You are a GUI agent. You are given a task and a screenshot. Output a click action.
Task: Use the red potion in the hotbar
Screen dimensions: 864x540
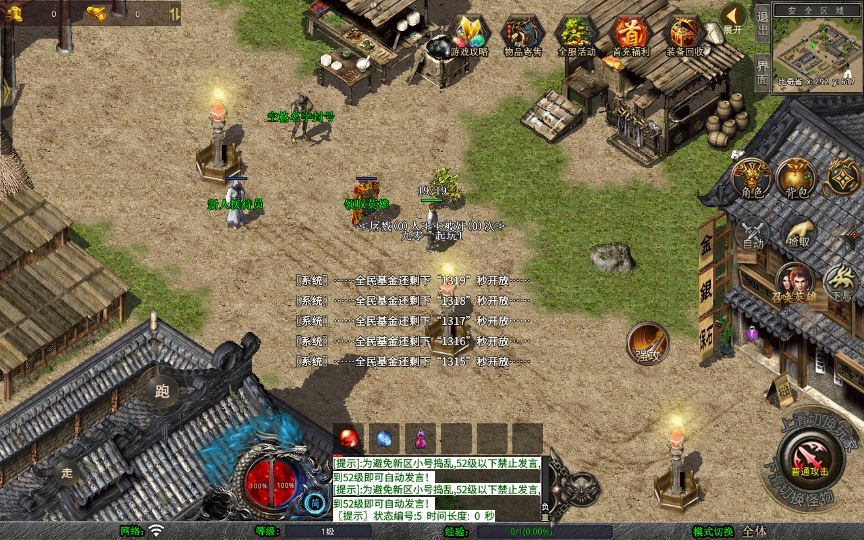pos(350,438)
